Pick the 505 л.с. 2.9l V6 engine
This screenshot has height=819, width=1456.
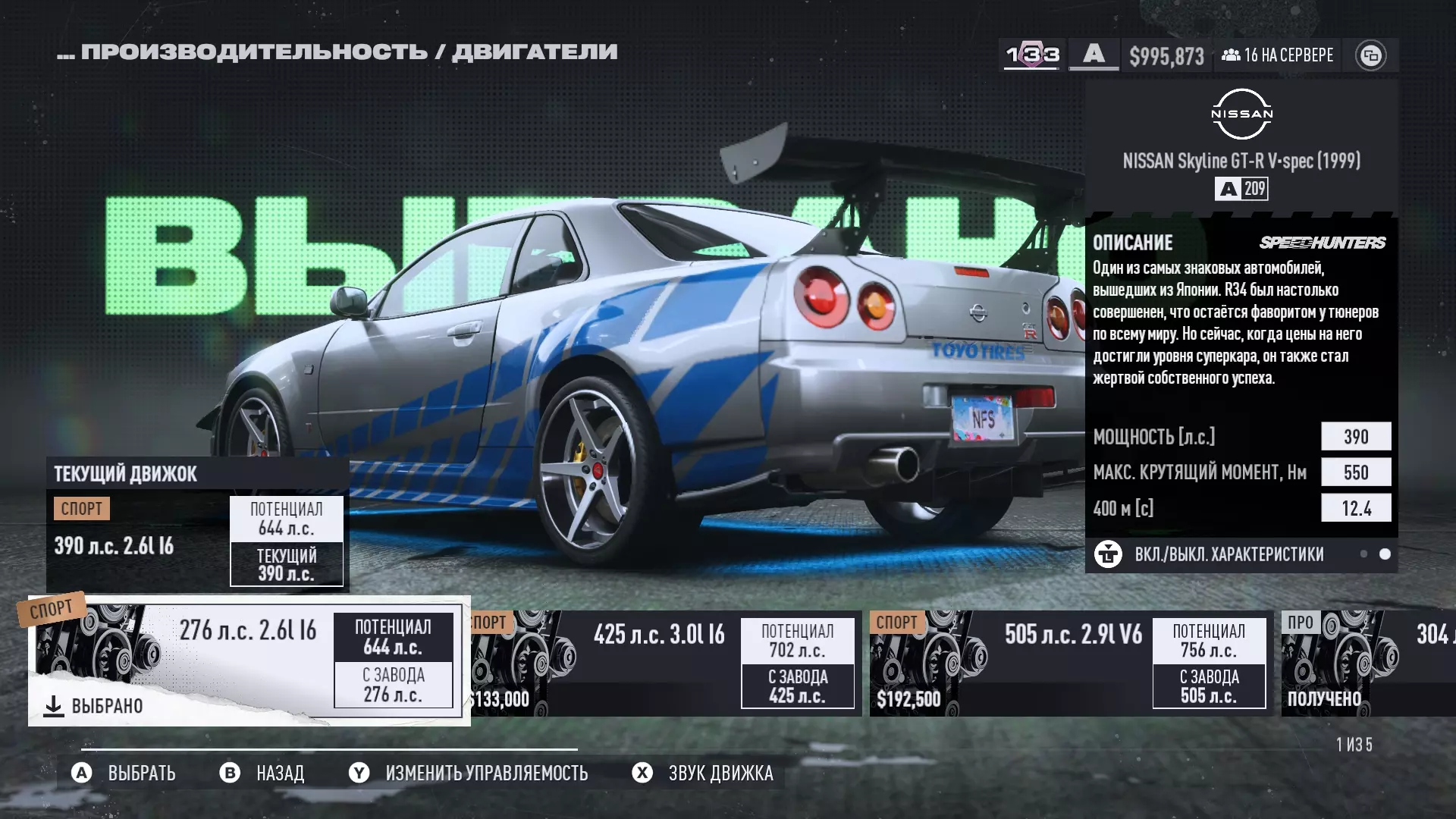tap(1071, 664)
